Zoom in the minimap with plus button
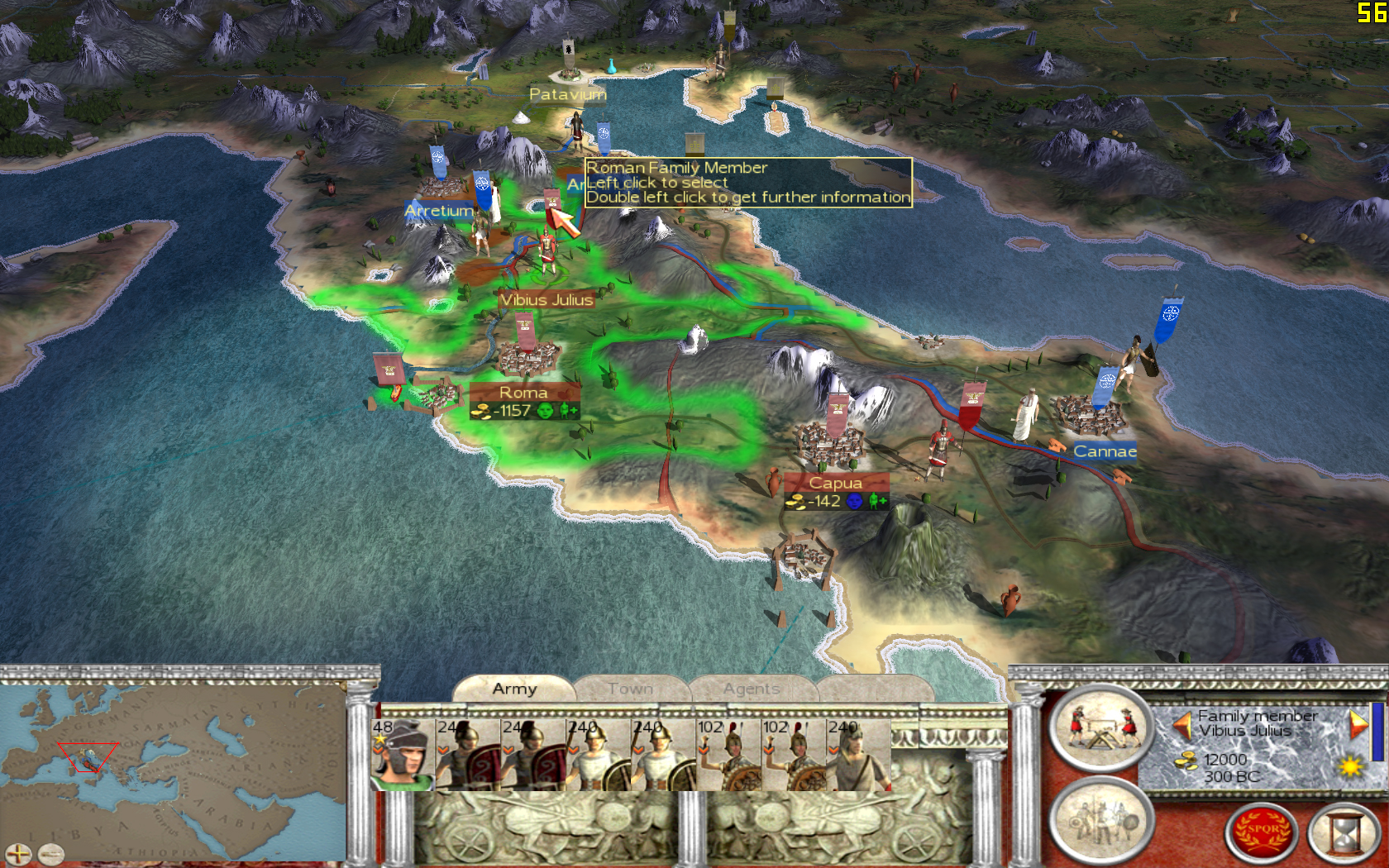This screenshot has width=1389, height=868. (x=18, y=854)
